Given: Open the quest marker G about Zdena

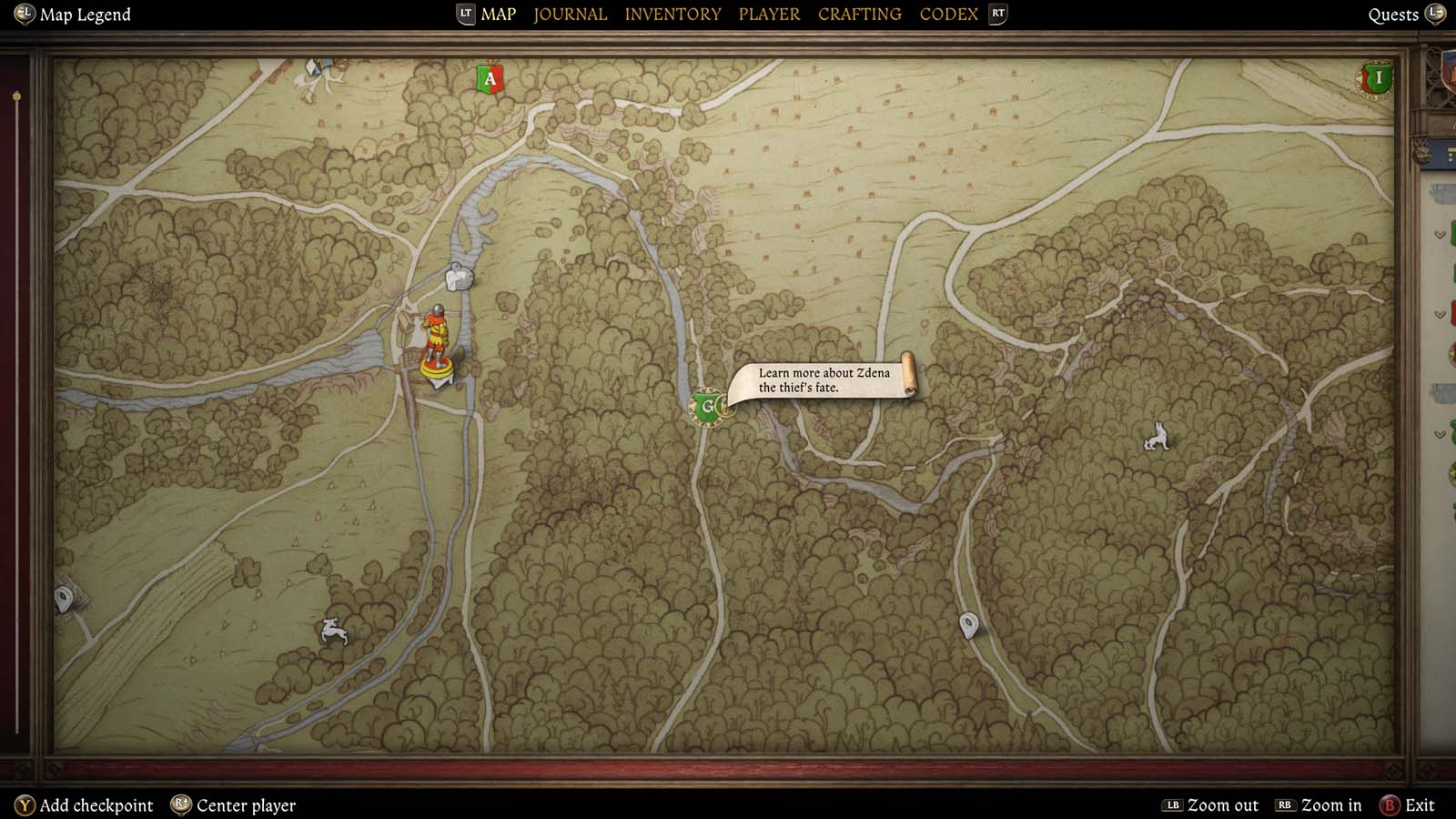Looking at the screenshot, I should coord(708,407).
